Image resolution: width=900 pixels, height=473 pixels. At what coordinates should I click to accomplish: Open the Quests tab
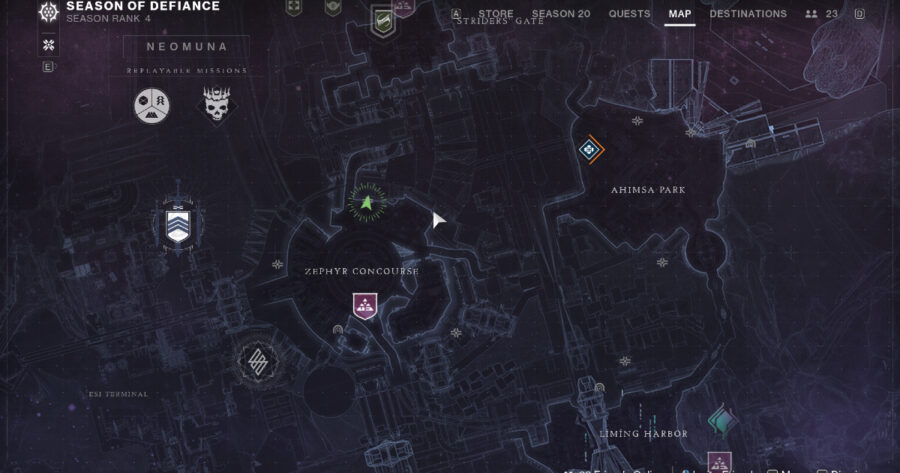[x=629, y=14]
